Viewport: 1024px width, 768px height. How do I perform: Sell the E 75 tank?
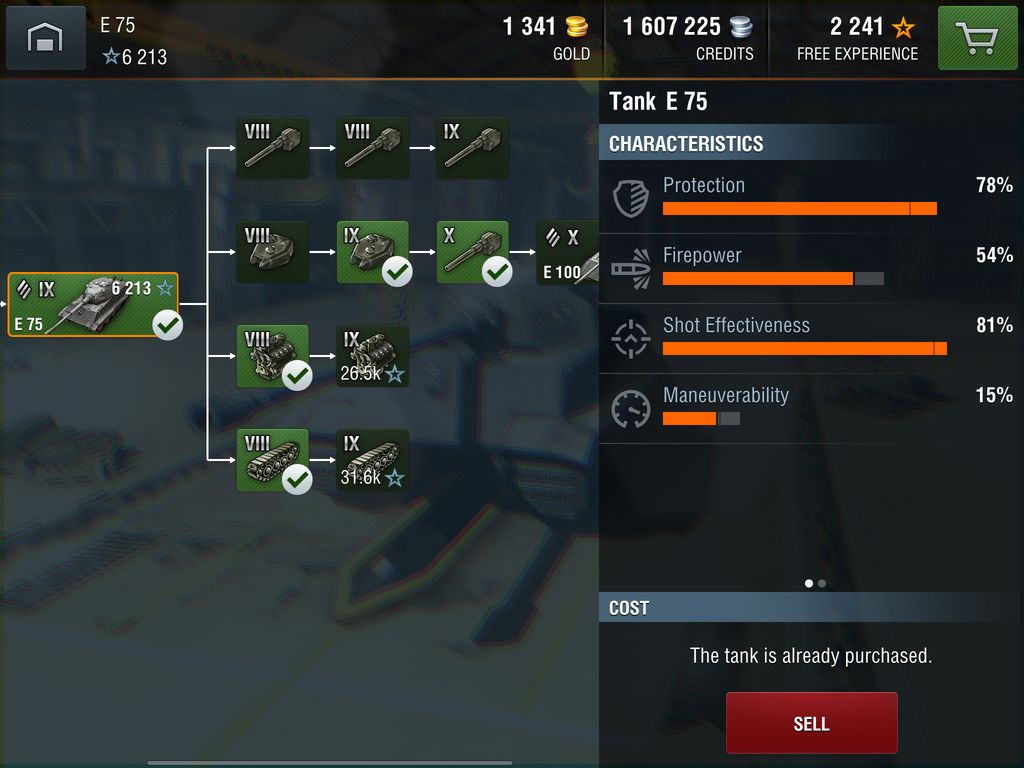[x=811, y=723]
